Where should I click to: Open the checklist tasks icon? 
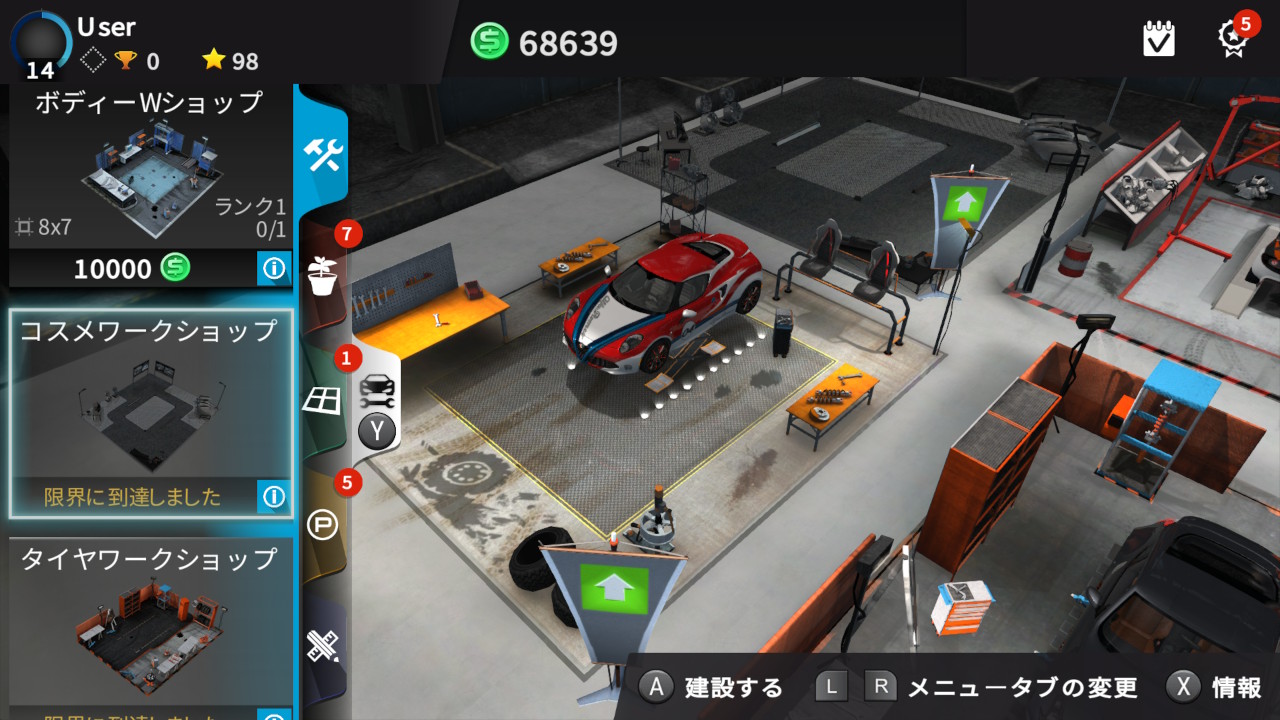1159,39
